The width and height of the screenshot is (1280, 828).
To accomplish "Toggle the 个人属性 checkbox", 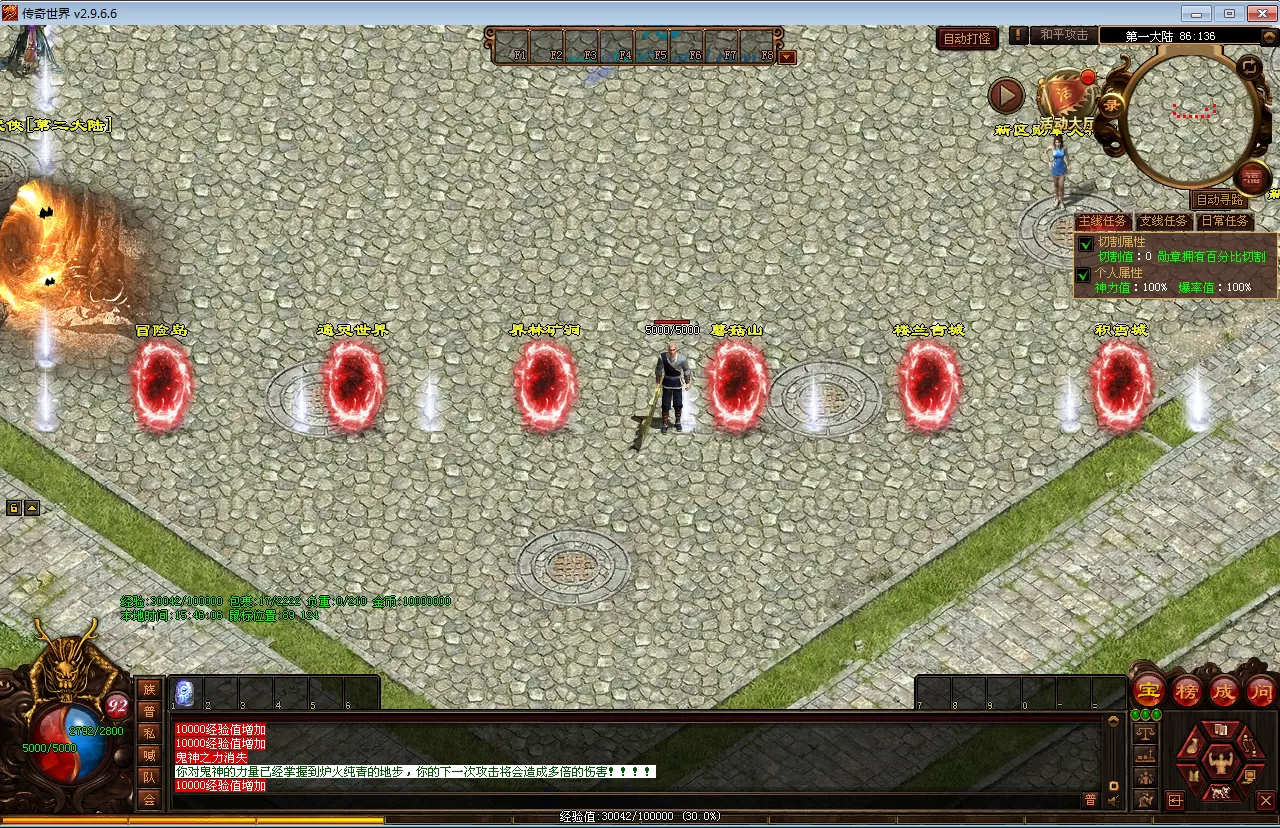I will 1085,275.
